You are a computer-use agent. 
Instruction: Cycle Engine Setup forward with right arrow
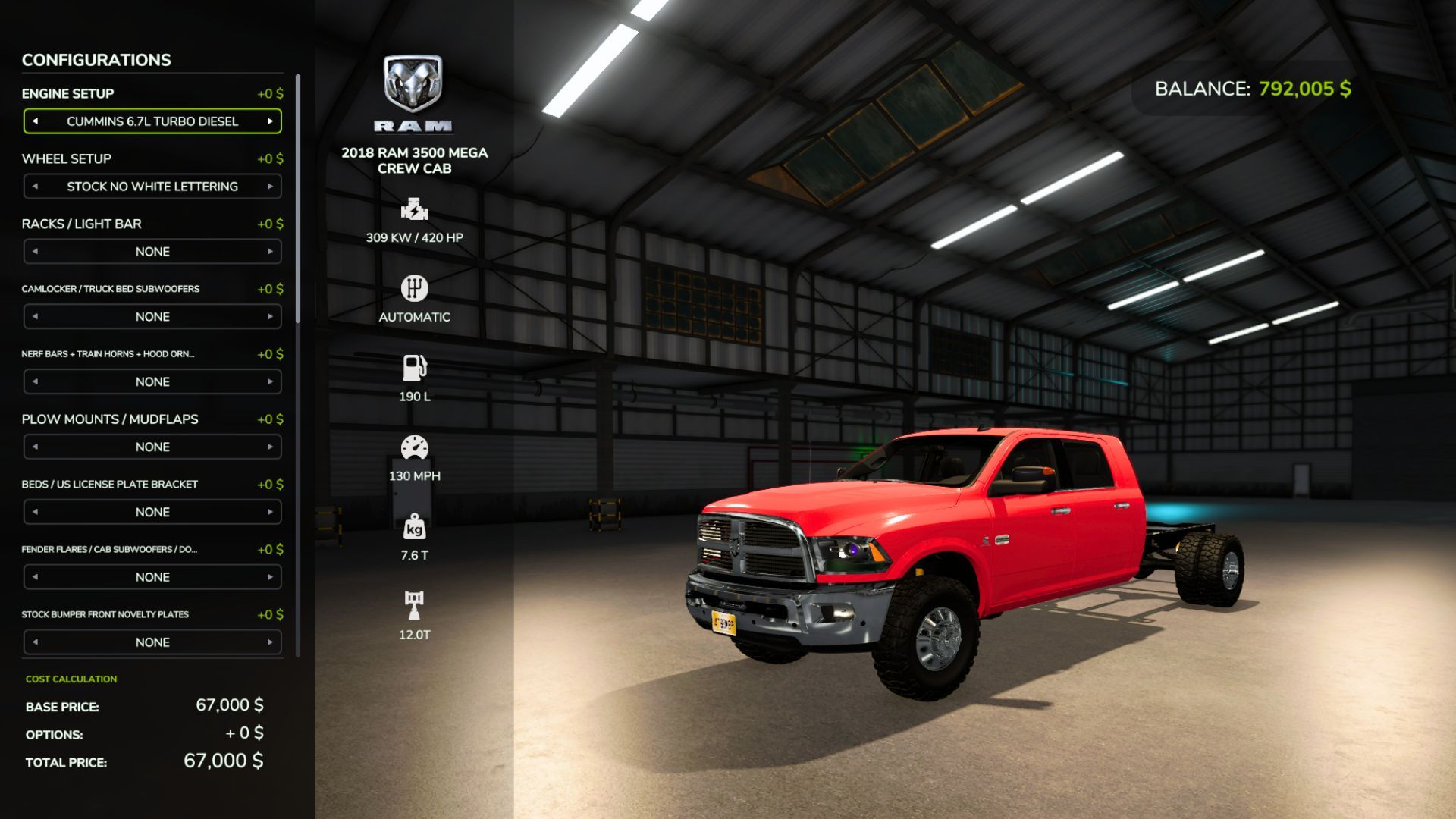point(271,121)
